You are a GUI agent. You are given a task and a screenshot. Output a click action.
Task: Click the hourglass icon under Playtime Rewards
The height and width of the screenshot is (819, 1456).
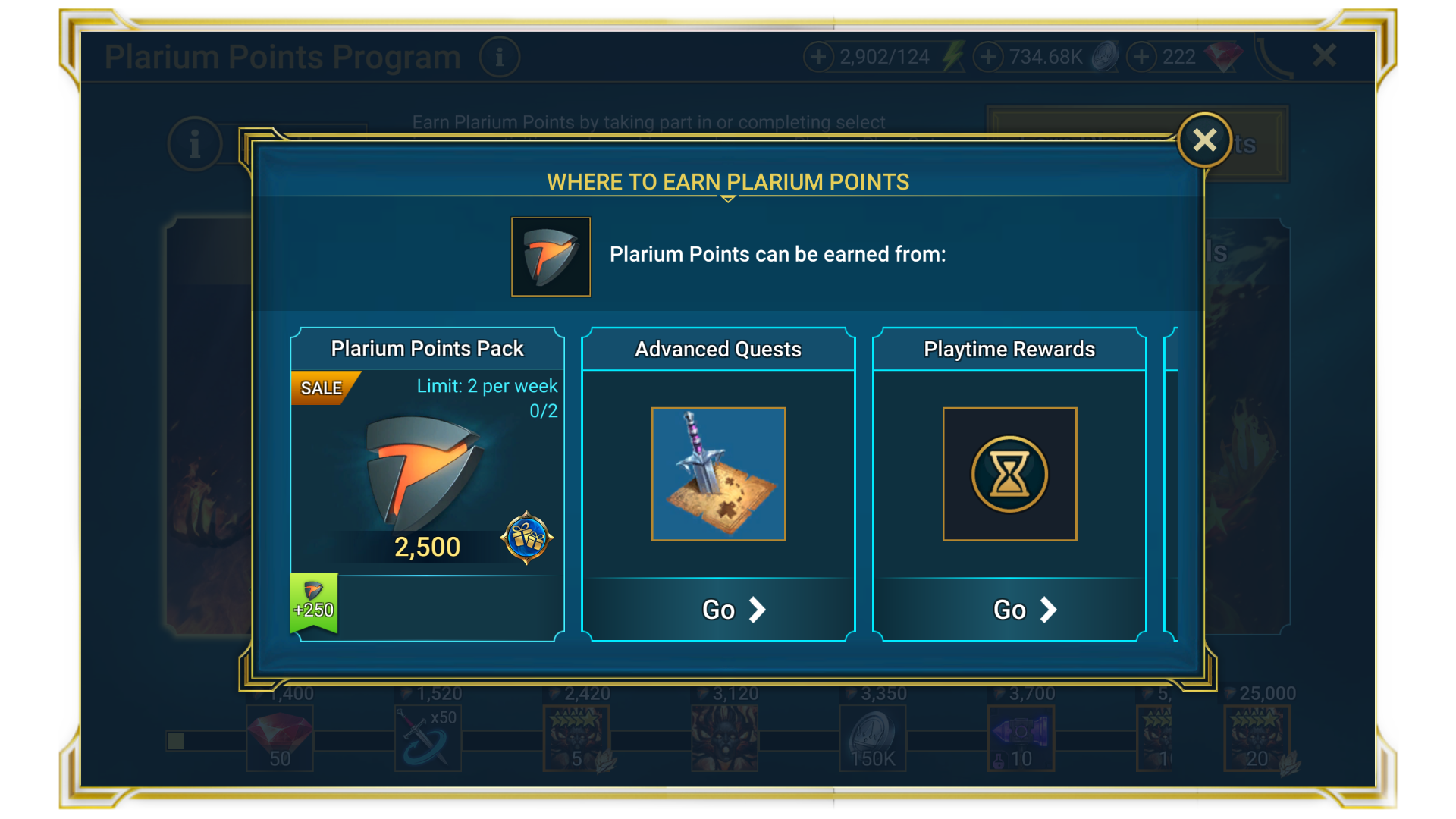pos(1009,474)
